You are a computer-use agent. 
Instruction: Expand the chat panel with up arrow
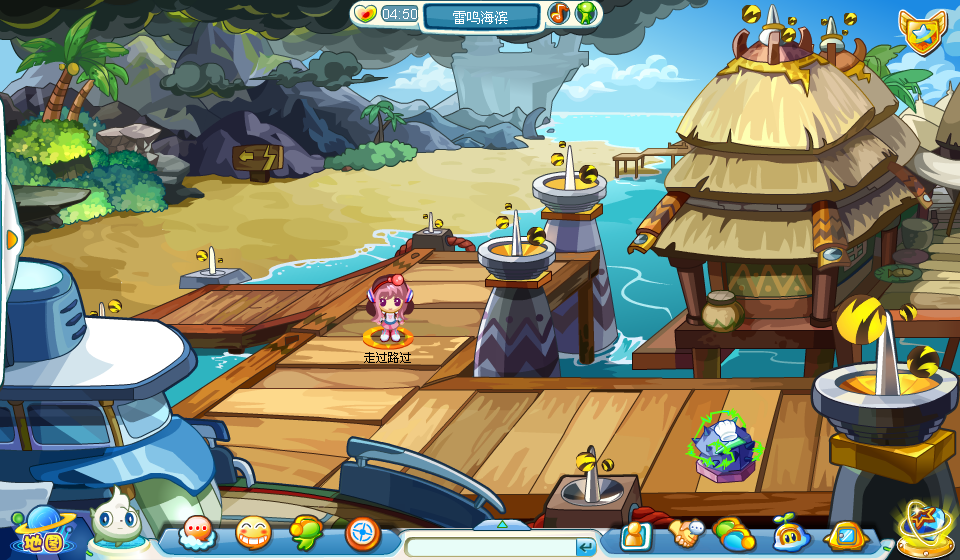(501, 524)
